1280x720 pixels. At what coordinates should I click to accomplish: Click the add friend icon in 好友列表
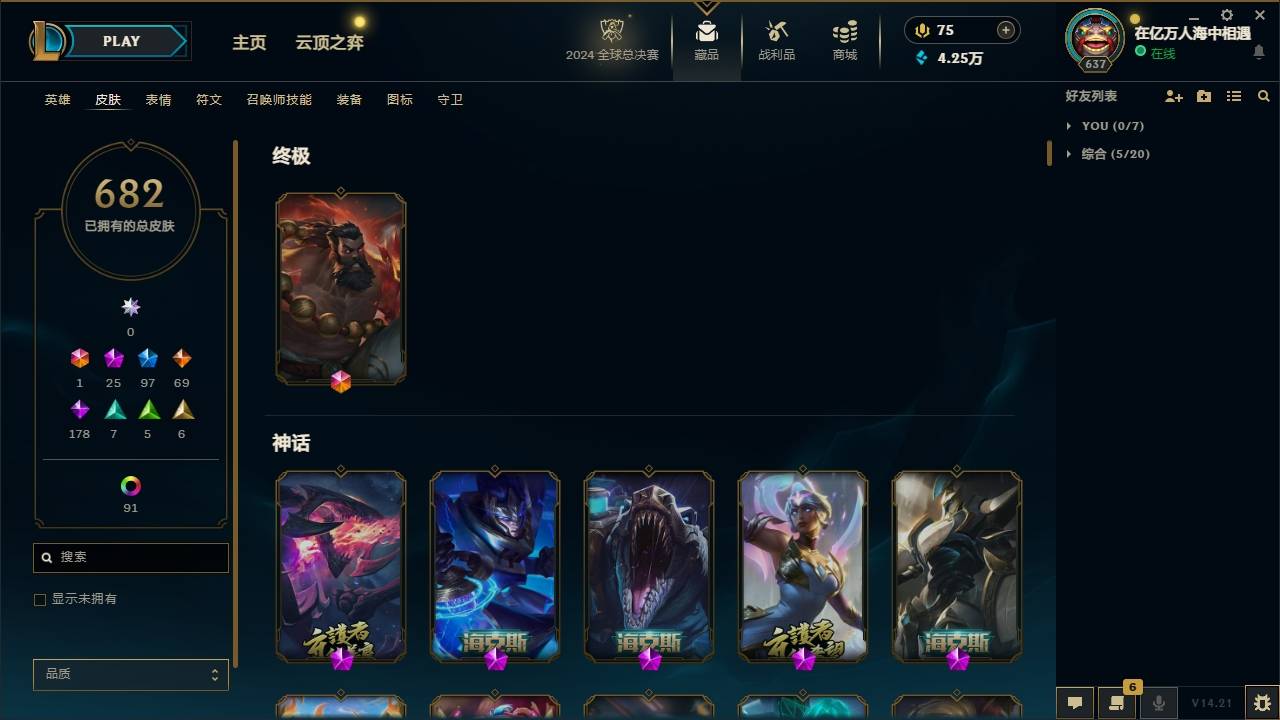(x=1174, y=96)
